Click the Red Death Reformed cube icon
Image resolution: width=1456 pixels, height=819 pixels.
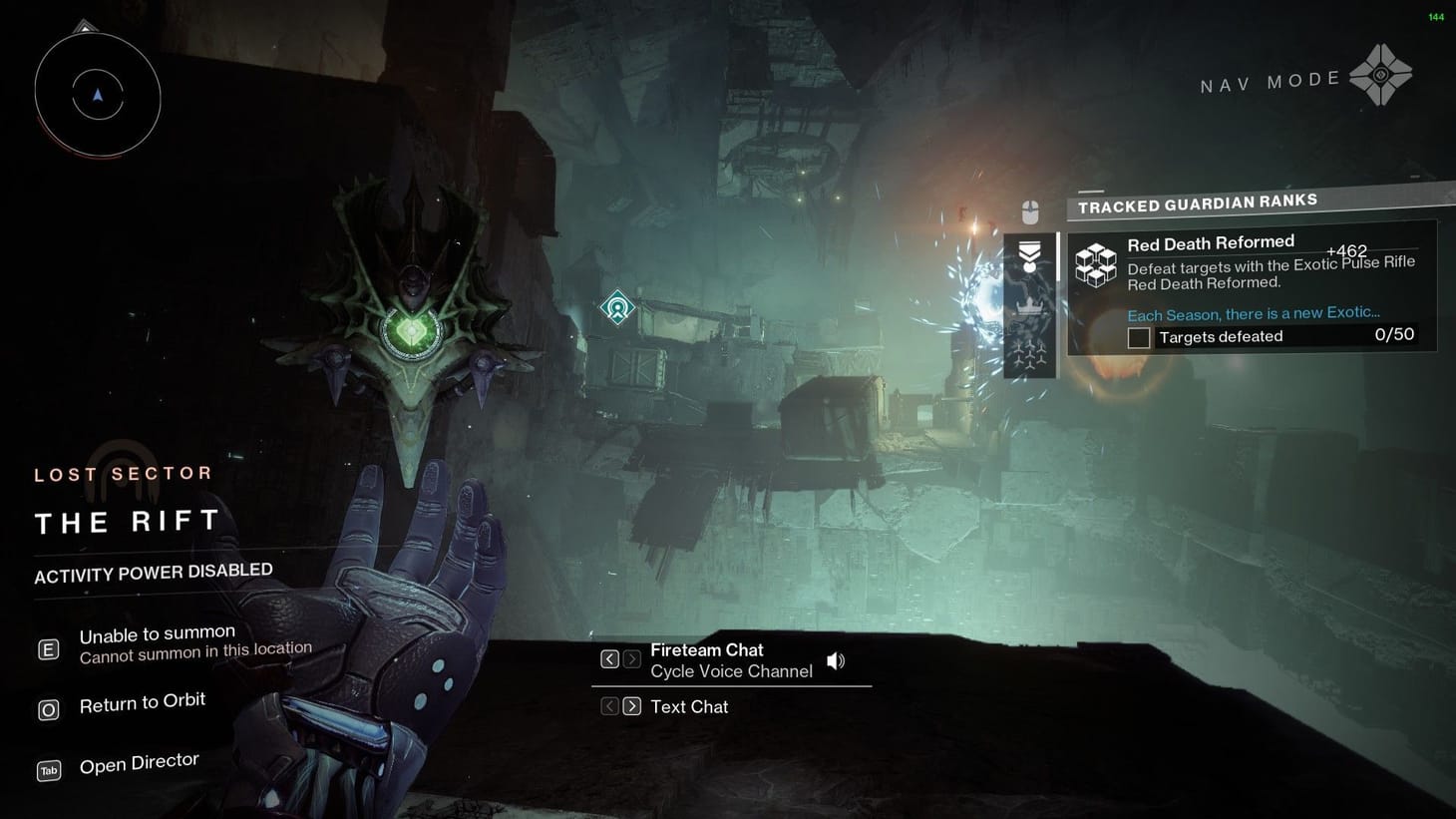[x=1097, y=262]
